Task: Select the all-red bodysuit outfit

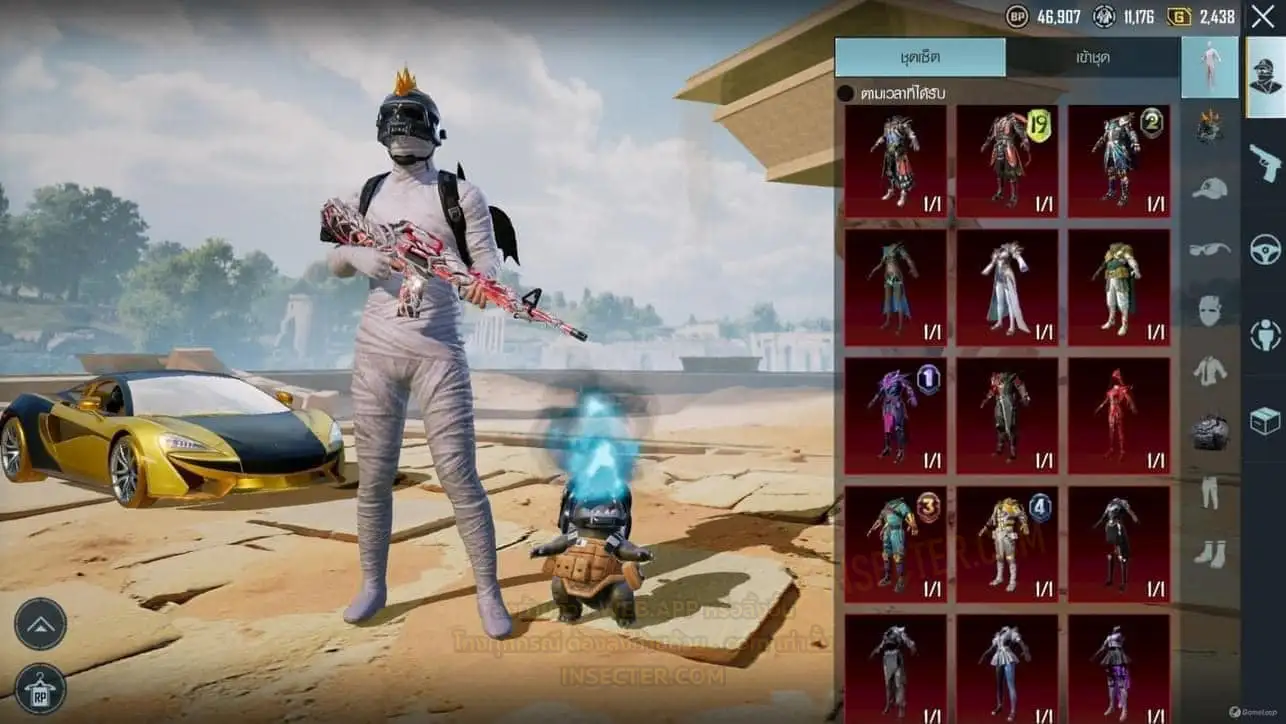Action: pyautogui.click(x=1118, y=416)
